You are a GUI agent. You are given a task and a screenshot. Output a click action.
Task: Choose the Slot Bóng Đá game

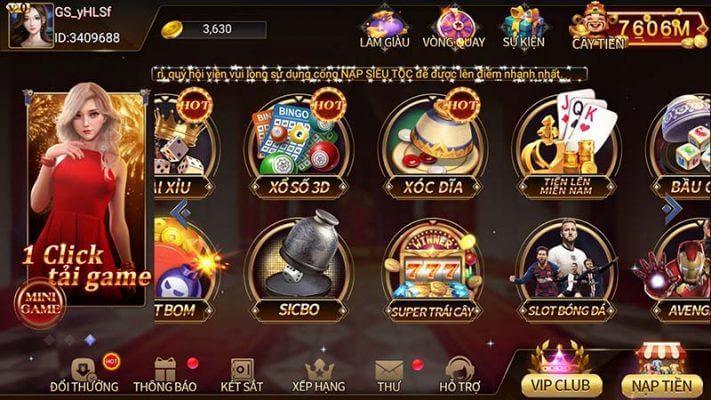pyautogui.click(x=566, y=270)
